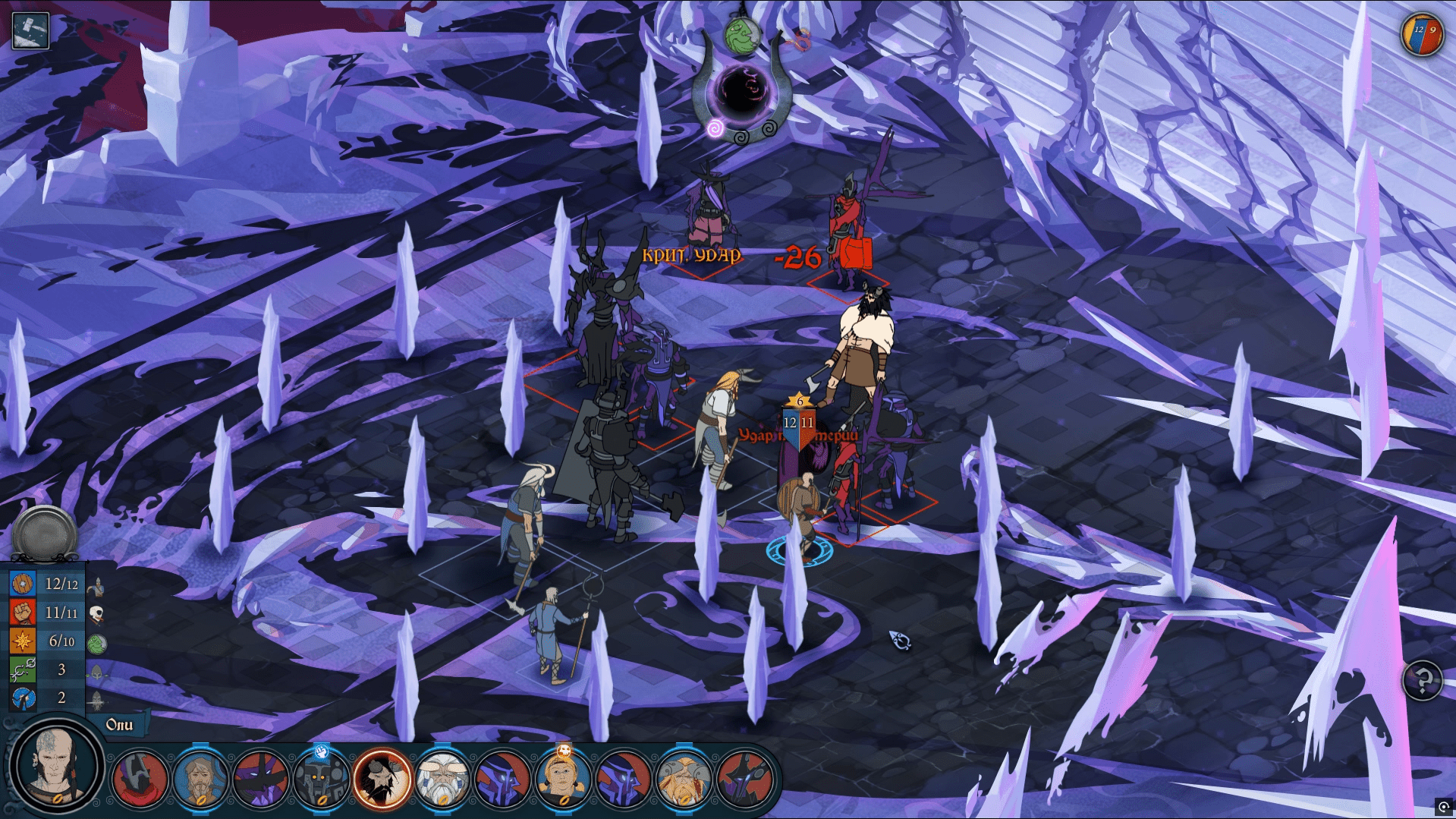Select the skull passive icon beside stats
This screenshot has width=1456, height=819.
pyautogui.click(x=96, y=614)
